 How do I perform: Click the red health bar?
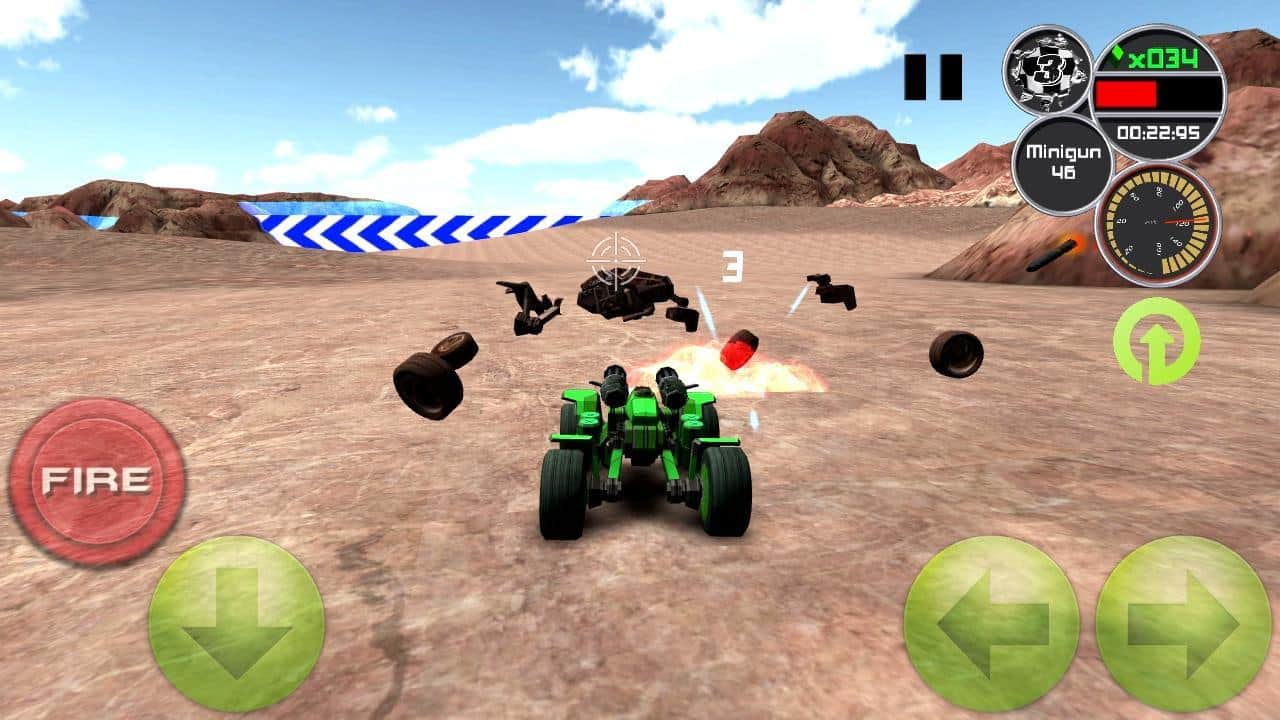(x=1130, y=92)
